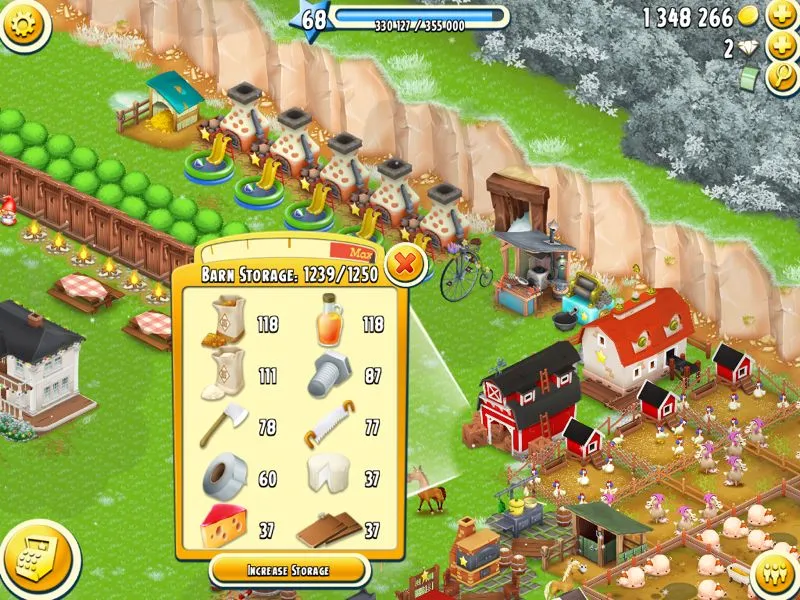Show the friends list button
Image resolution: width=800 pixels, height=600 pixels.
click(x=771, y=572)
